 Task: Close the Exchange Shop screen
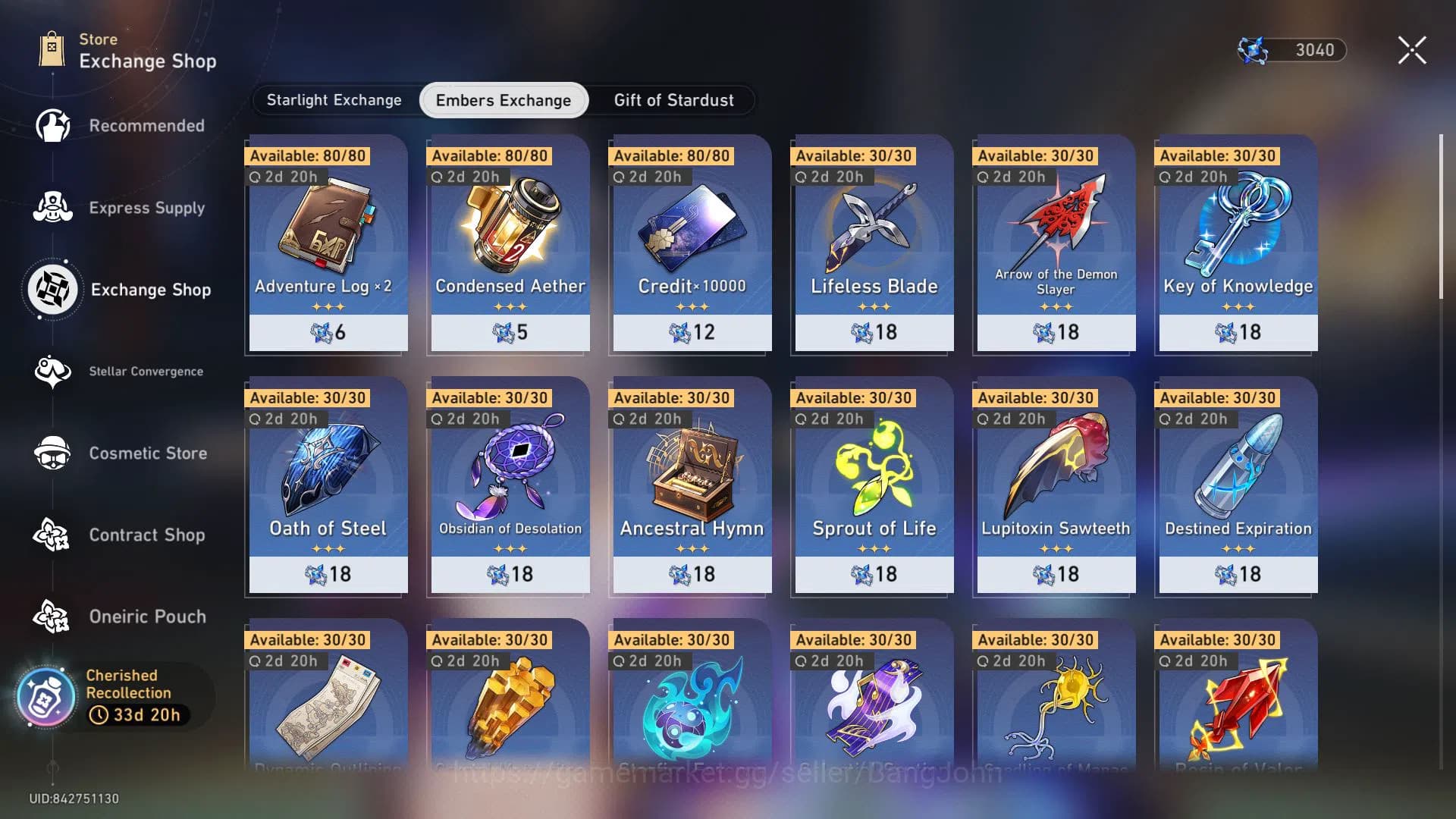[x=1411, y=50]
